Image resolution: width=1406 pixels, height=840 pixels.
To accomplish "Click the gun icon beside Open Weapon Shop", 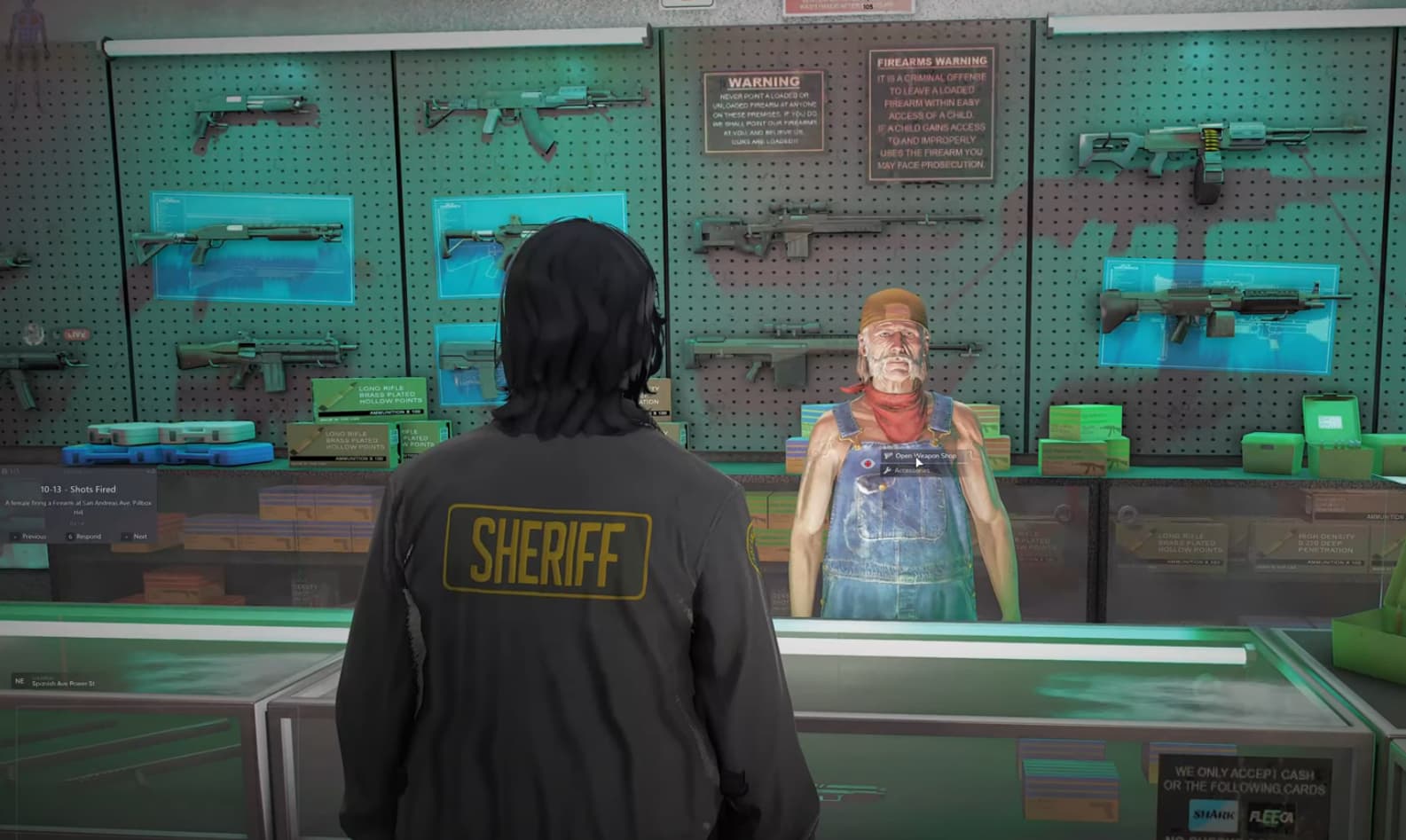I will 889,456.
